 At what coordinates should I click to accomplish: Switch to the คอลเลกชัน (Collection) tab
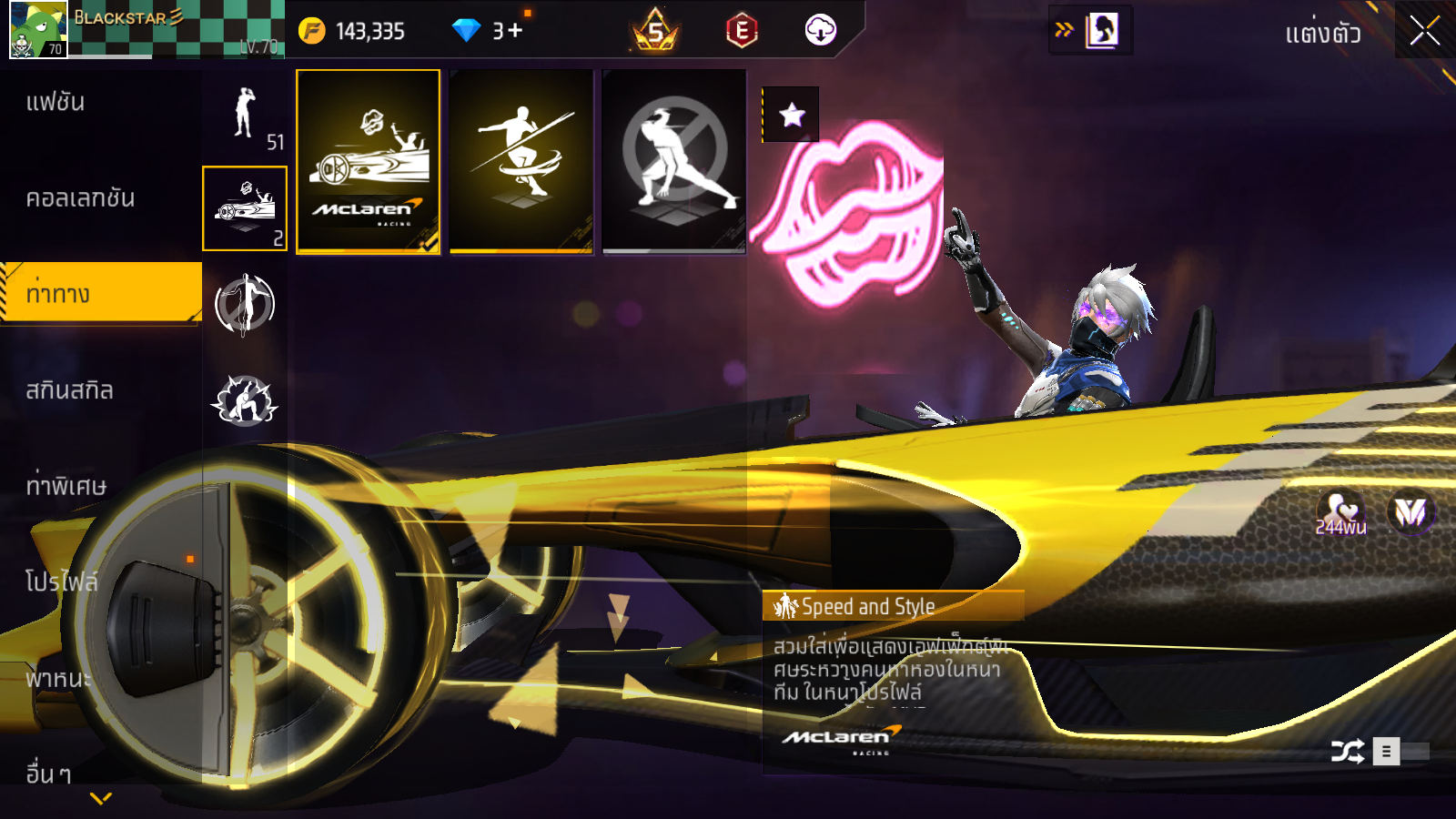click(80, 198)
